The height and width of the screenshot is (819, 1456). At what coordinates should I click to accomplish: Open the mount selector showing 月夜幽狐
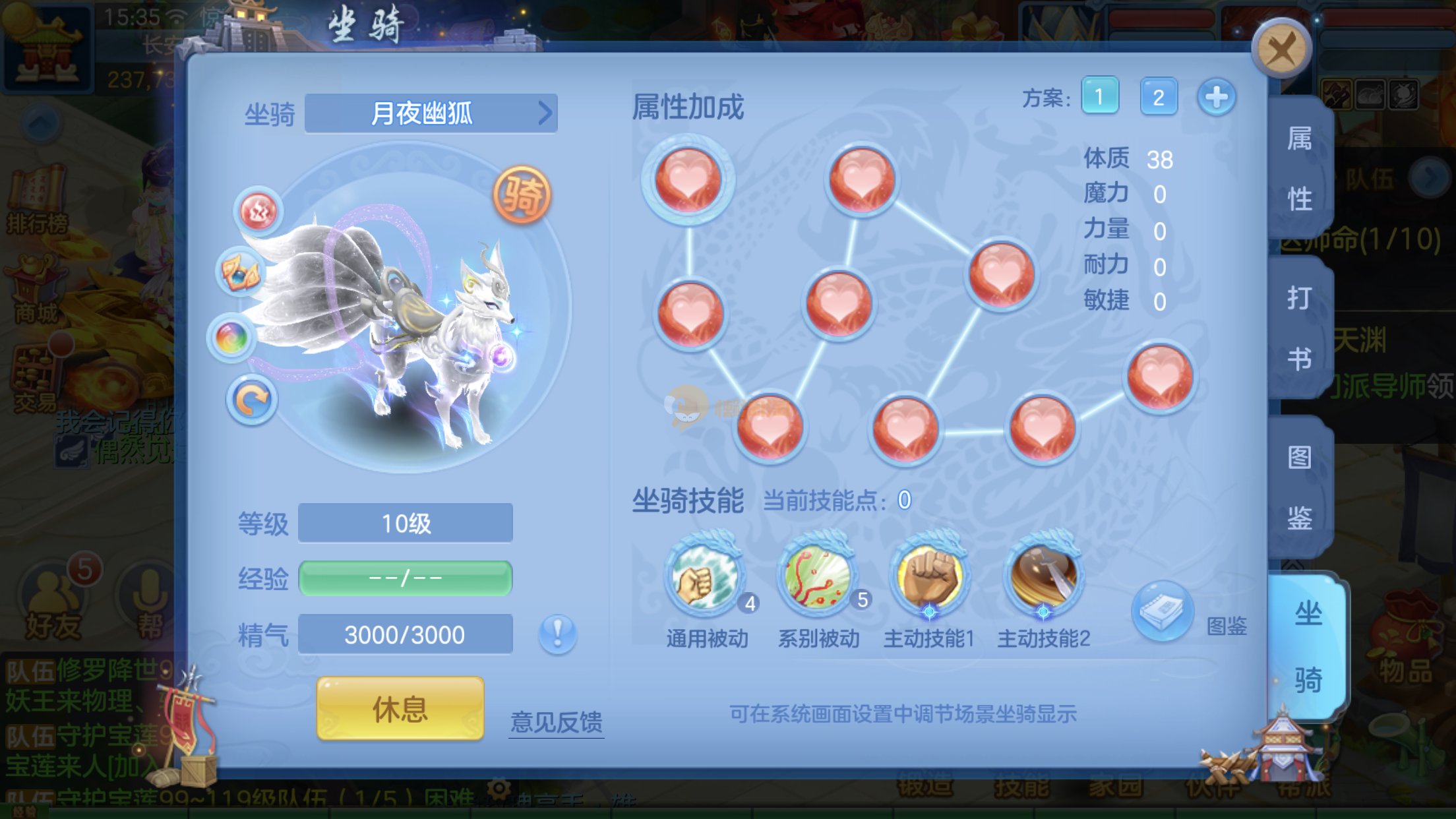431,113
